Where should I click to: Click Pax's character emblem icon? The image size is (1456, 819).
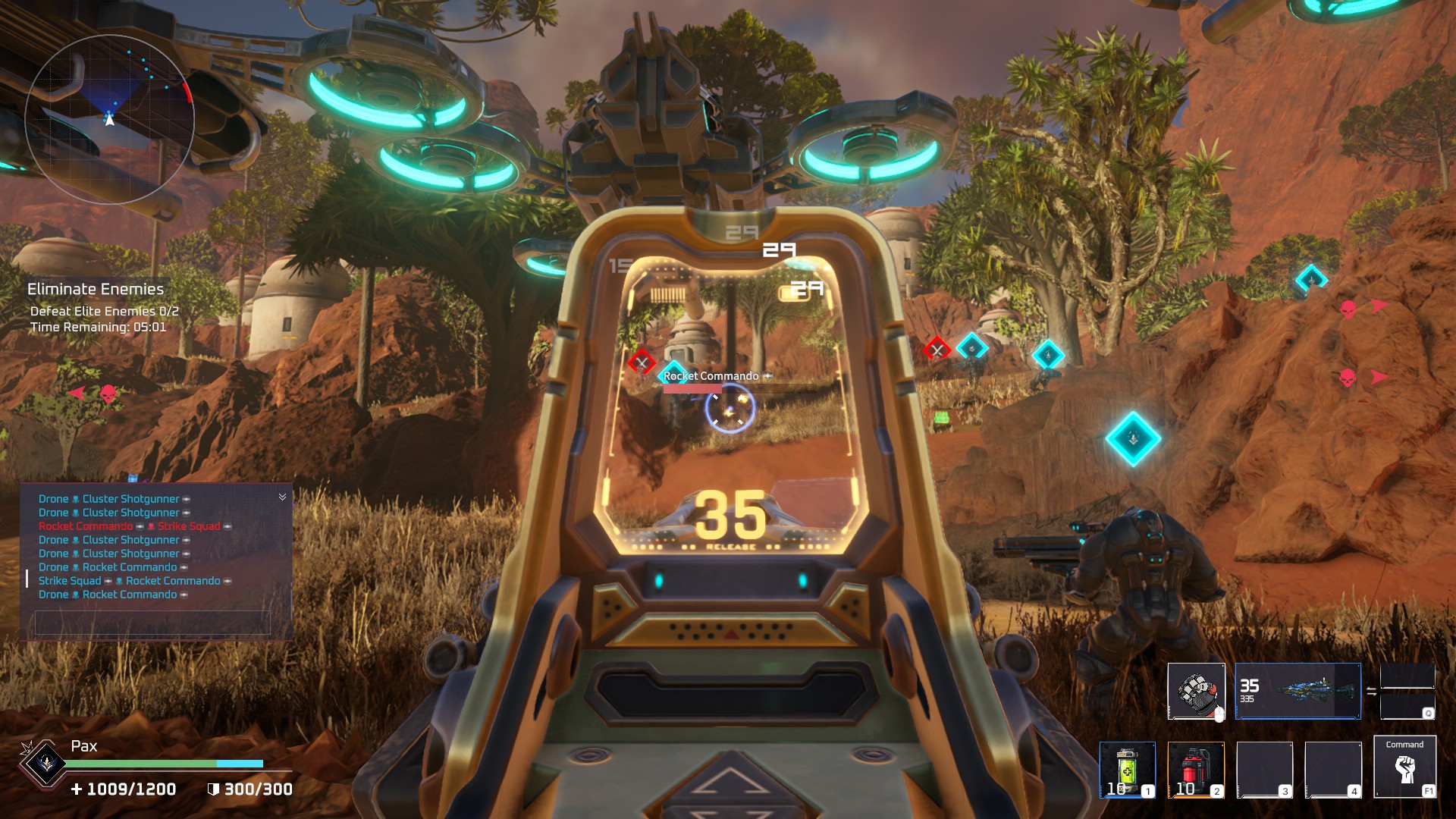pos(46,763)
